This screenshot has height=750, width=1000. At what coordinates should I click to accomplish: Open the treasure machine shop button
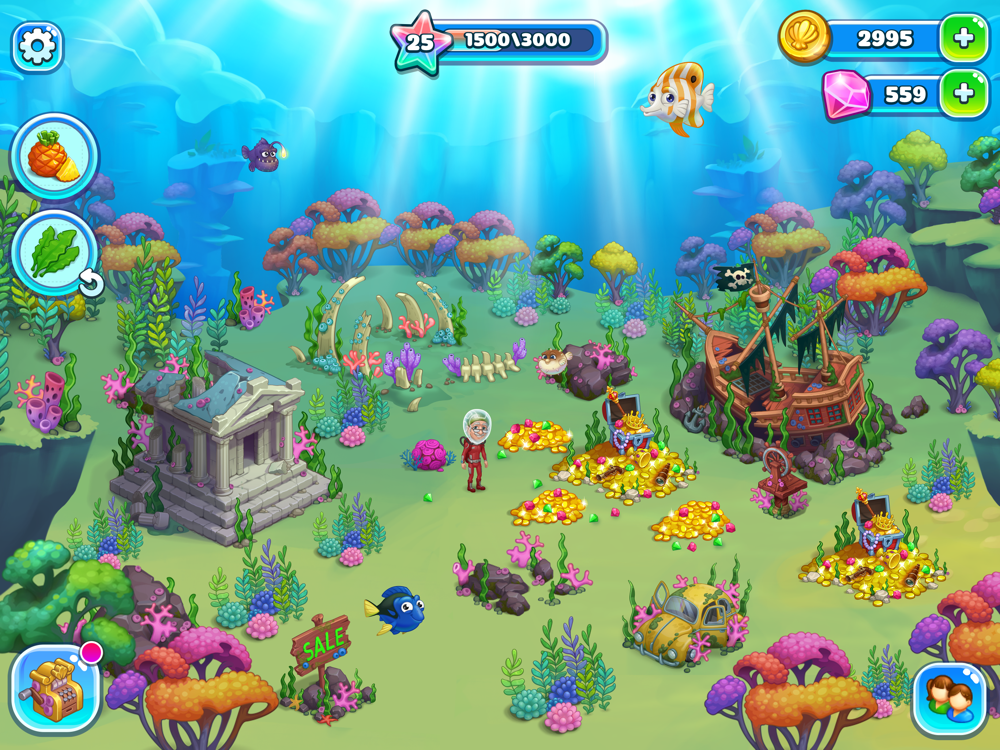[55, 689]
